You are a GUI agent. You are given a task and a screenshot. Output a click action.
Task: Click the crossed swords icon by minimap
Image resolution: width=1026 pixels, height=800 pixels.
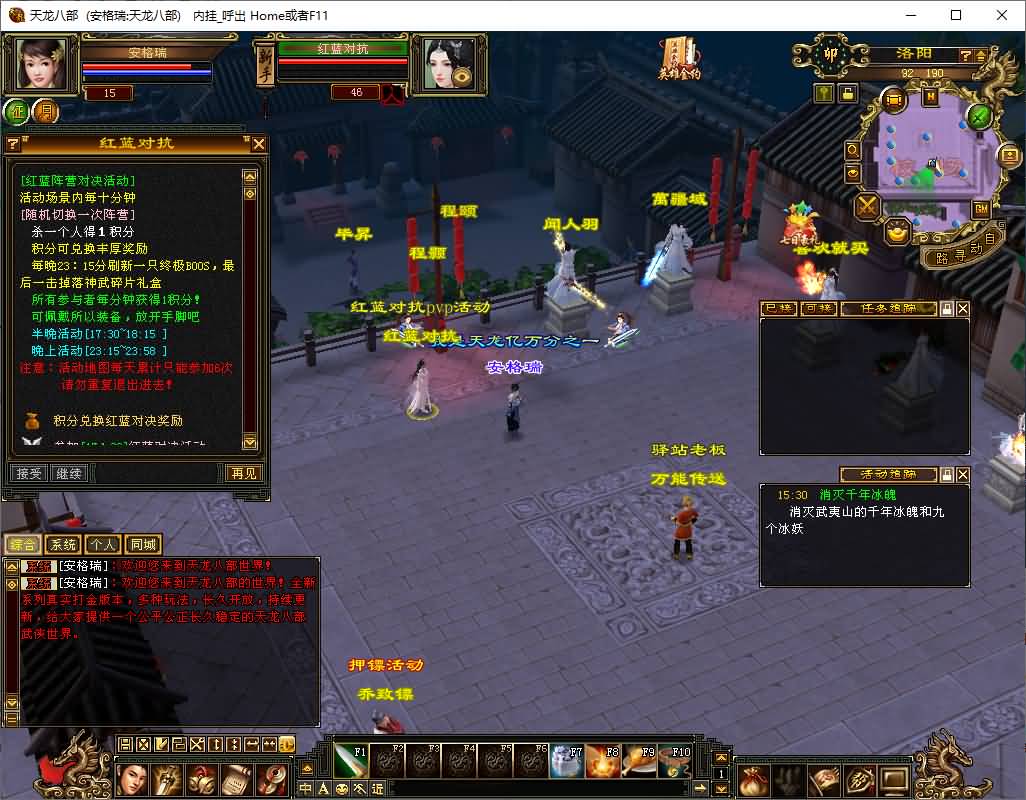866,207
